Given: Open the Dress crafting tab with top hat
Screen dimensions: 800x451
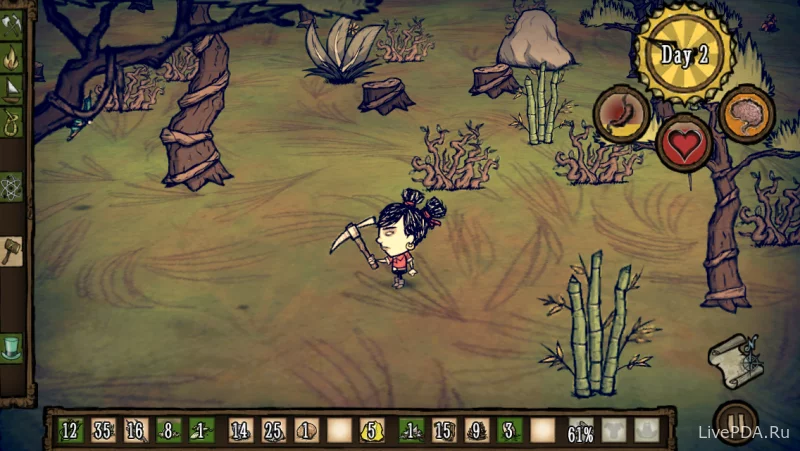Looking at the screenshot, I should tap(11, 347).
